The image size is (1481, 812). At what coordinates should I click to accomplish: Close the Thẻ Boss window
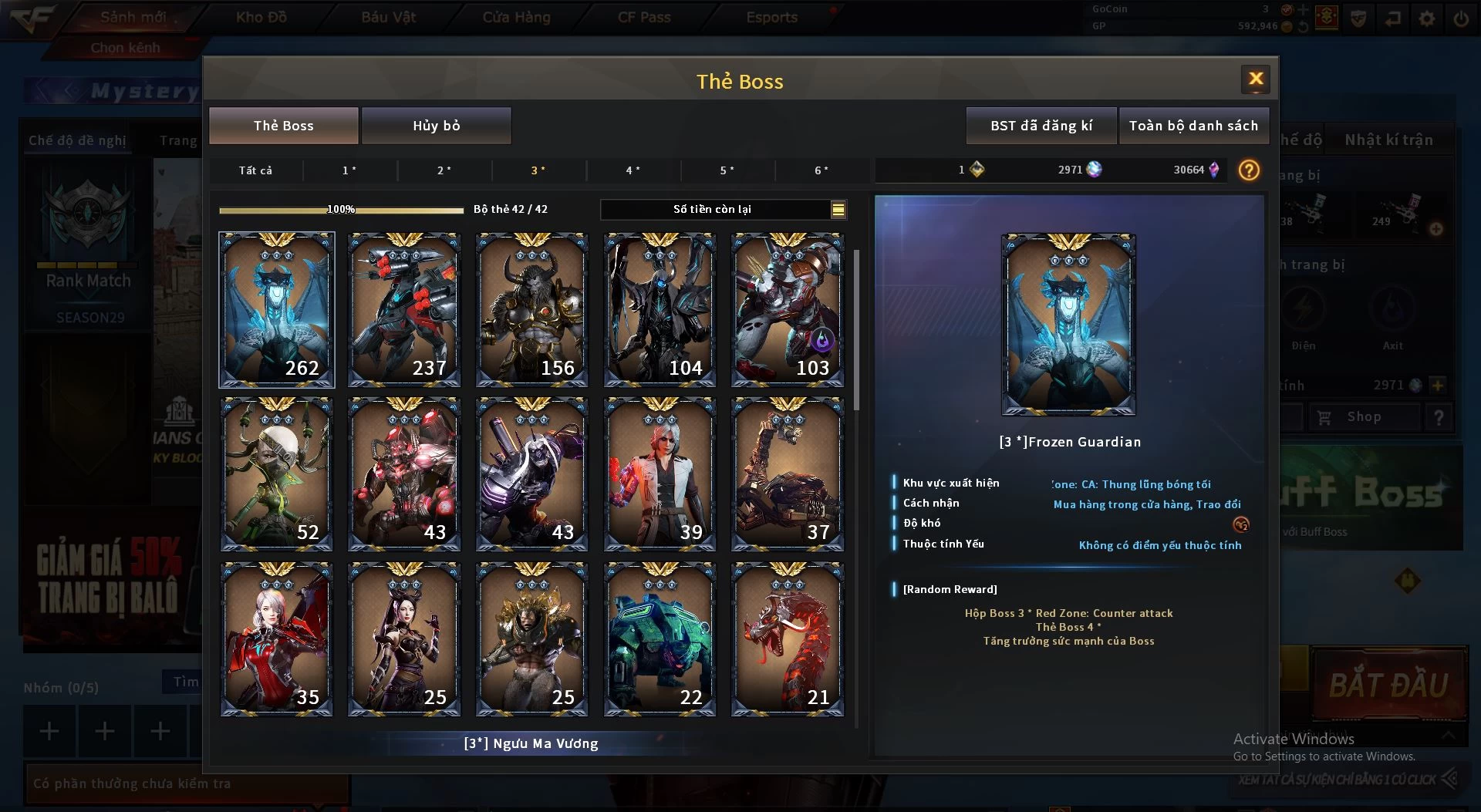click(x=1255, y=79)
